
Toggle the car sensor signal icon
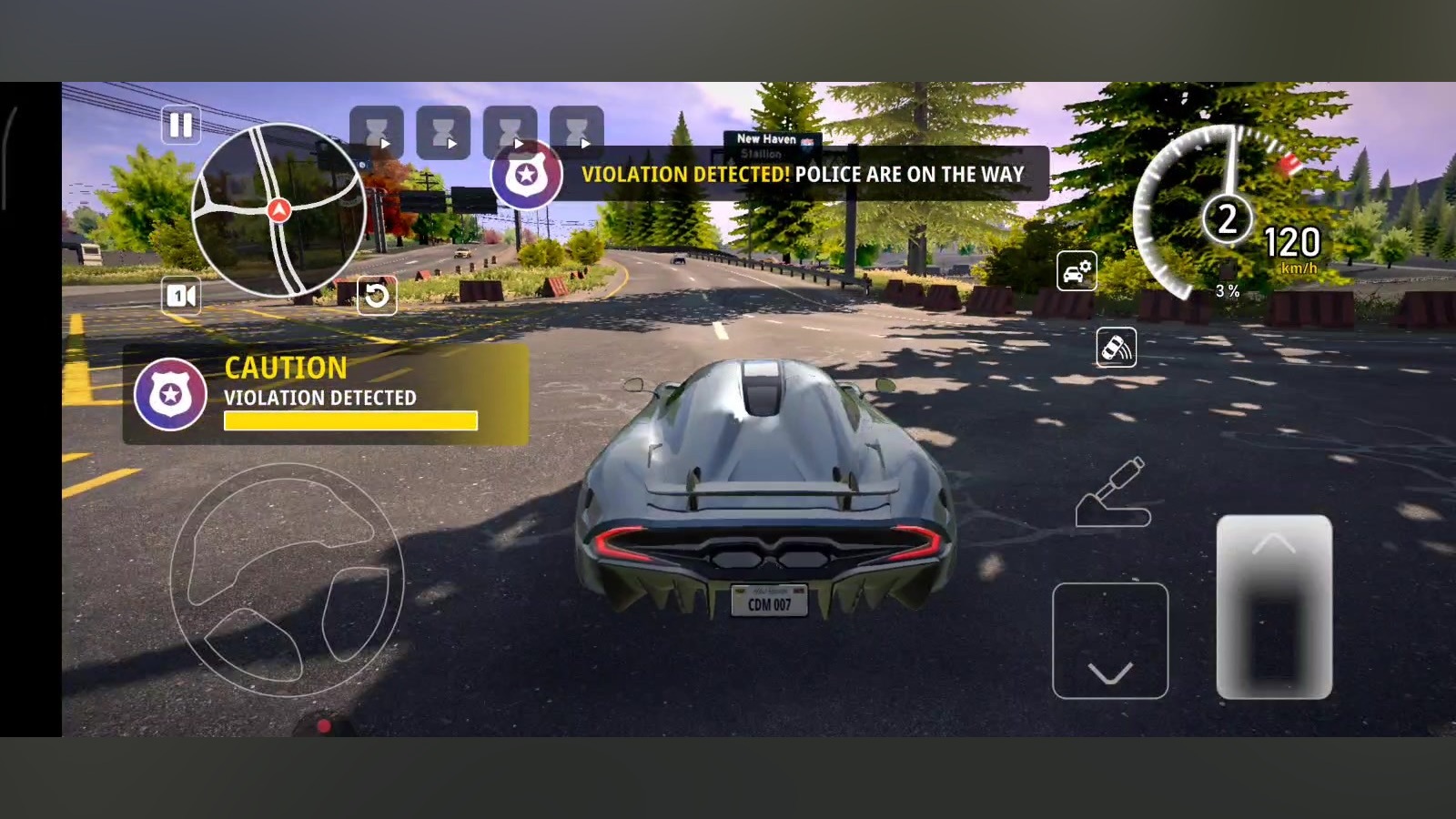click(1116, 348)
